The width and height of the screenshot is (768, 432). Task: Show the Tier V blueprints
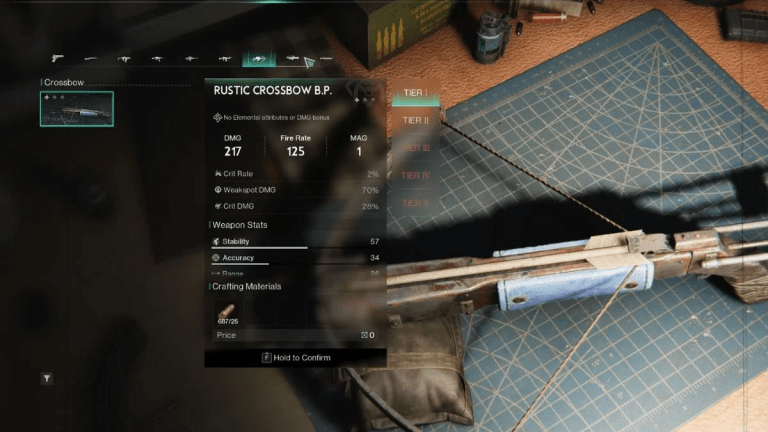414,203
